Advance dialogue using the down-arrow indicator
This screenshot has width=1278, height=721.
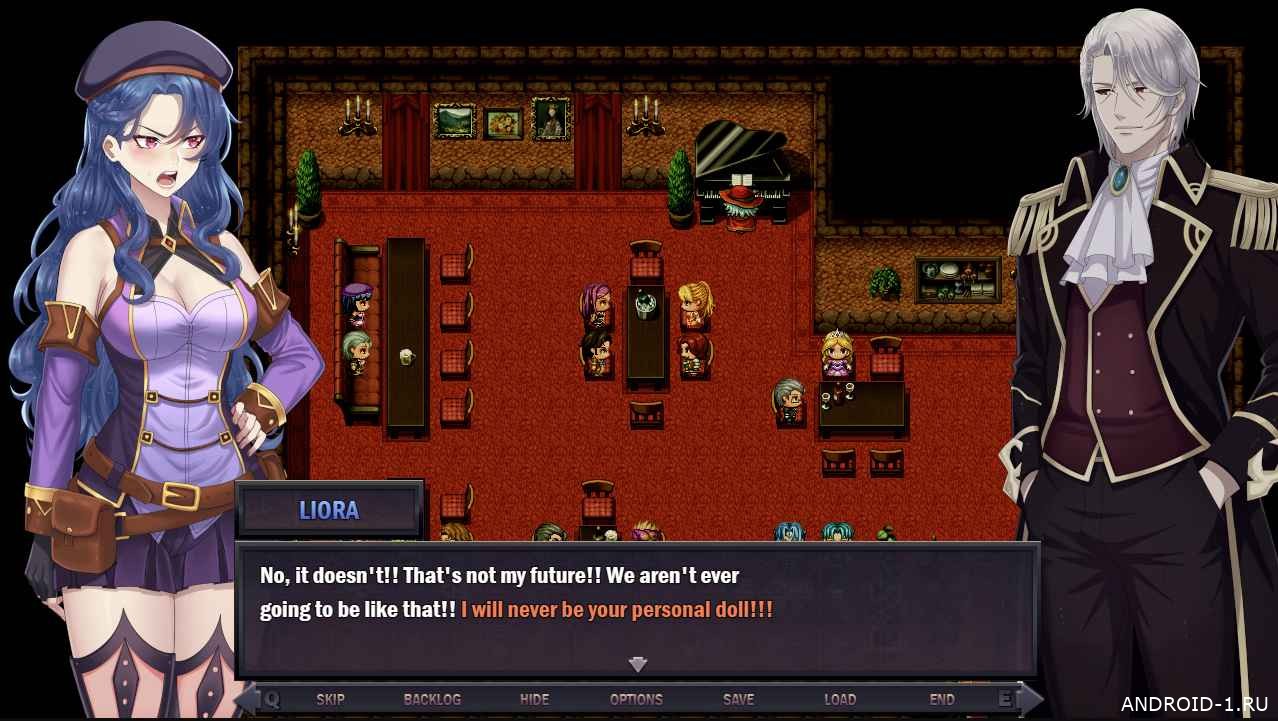[x=638, y=664]
